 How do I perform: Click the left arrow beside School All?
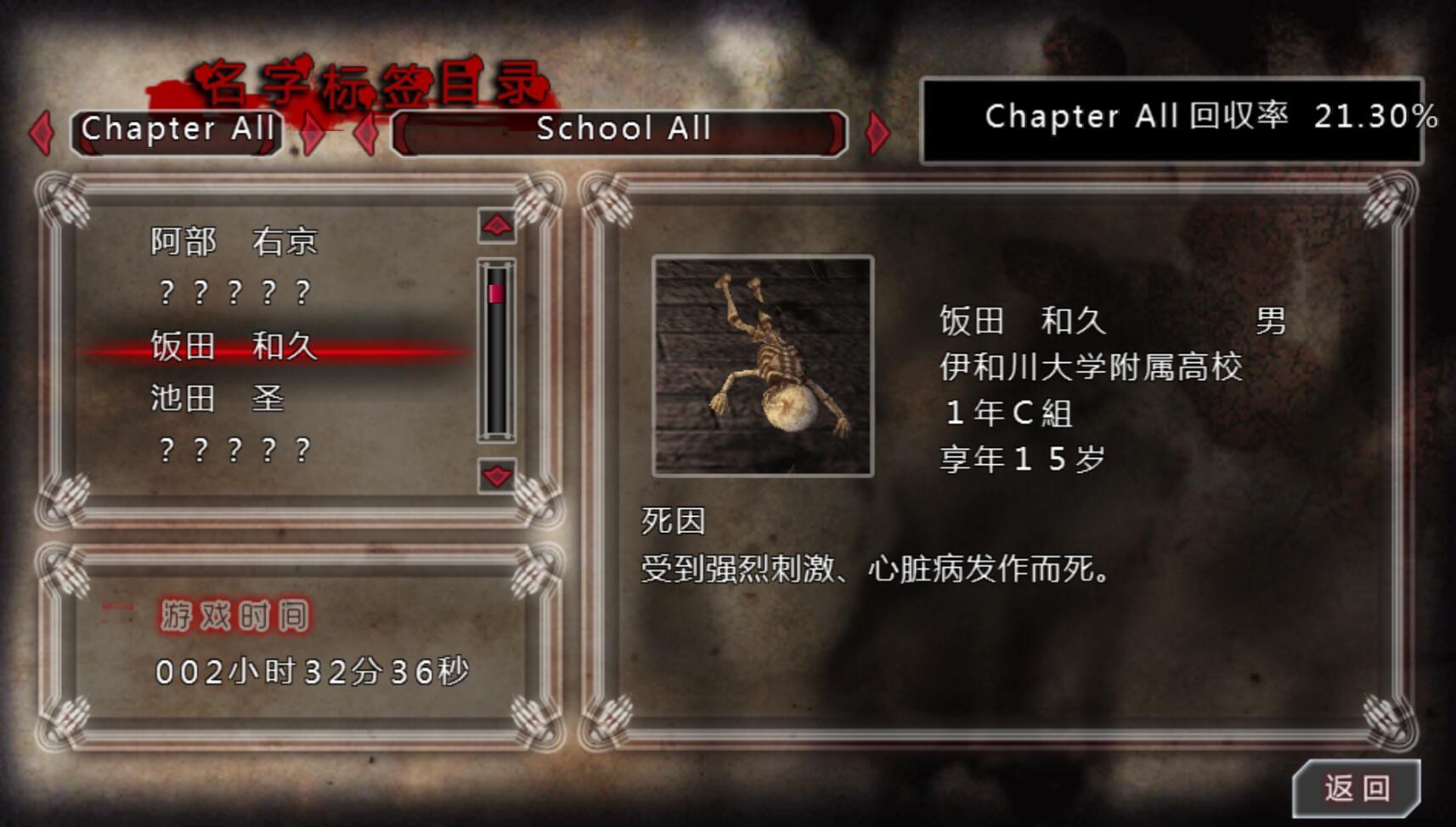coord(367,133)
